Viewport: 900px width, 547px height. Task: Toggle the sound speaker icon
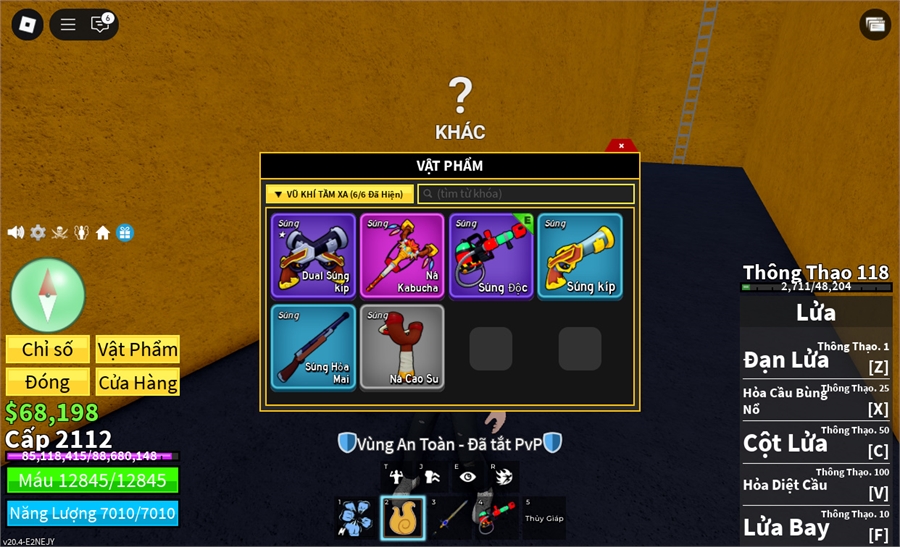click(16, 232)
